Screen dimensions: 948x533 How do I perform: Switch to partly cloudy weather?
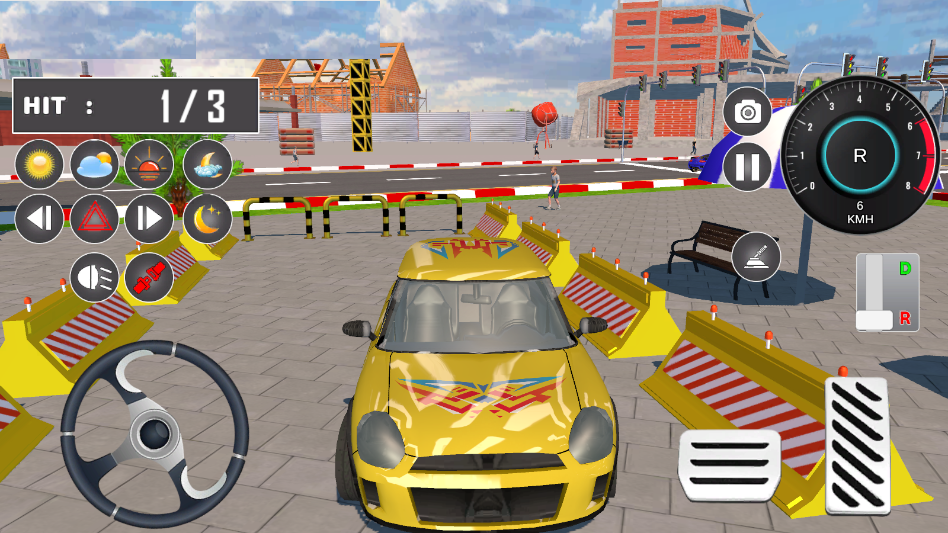95,165
